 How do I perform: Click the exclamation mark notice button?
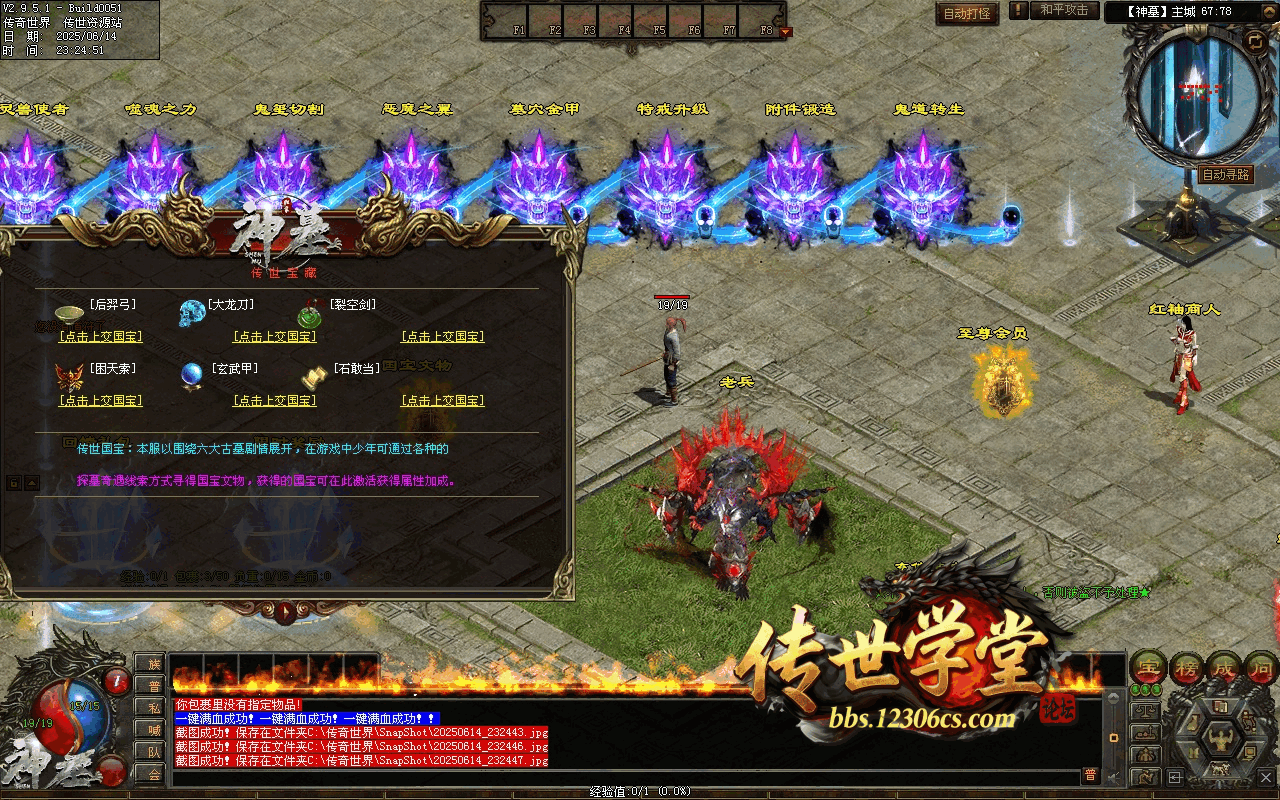point(1018,10)
